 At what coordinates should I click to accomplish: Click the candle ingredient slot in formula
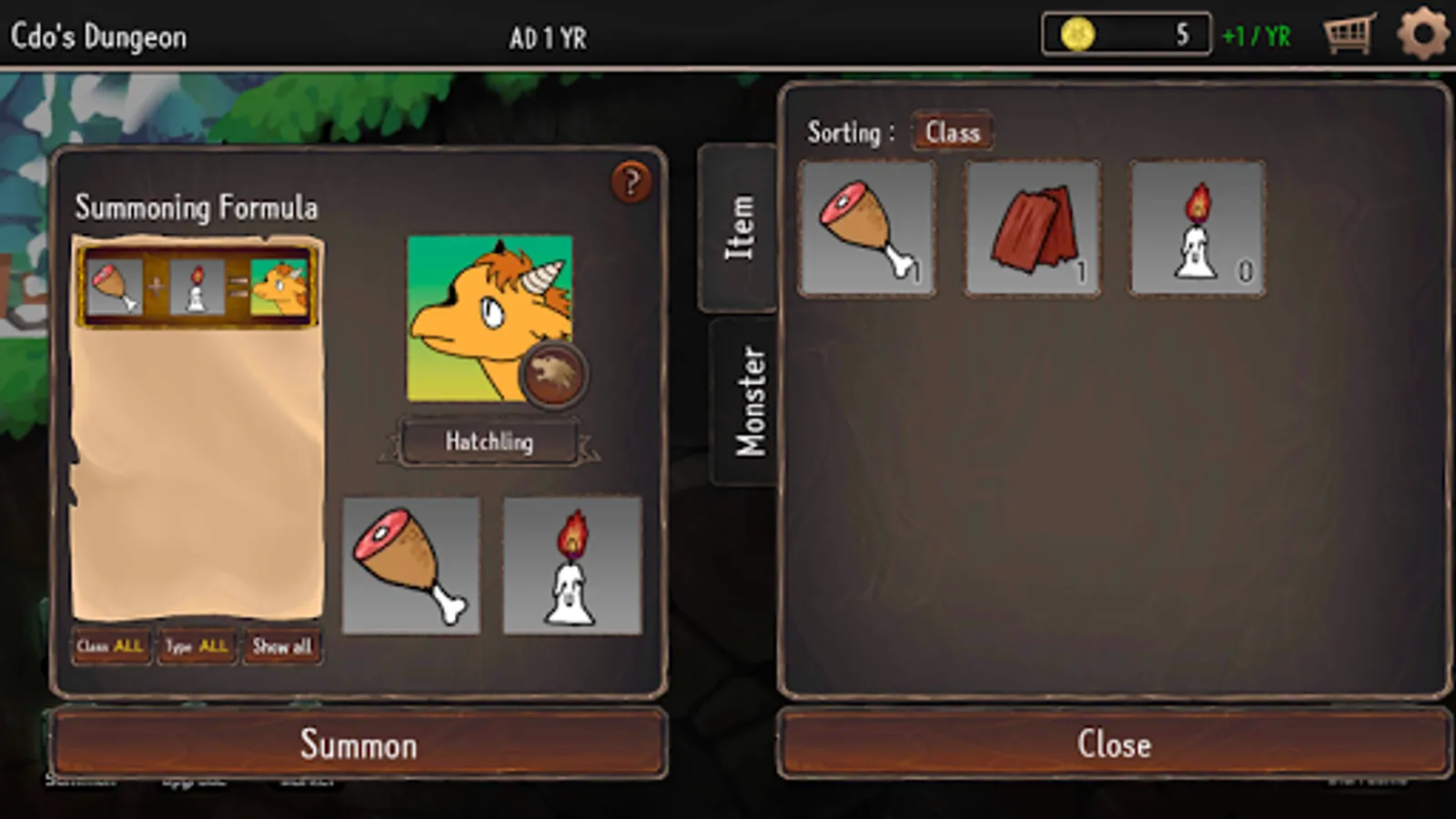(572, 565)
